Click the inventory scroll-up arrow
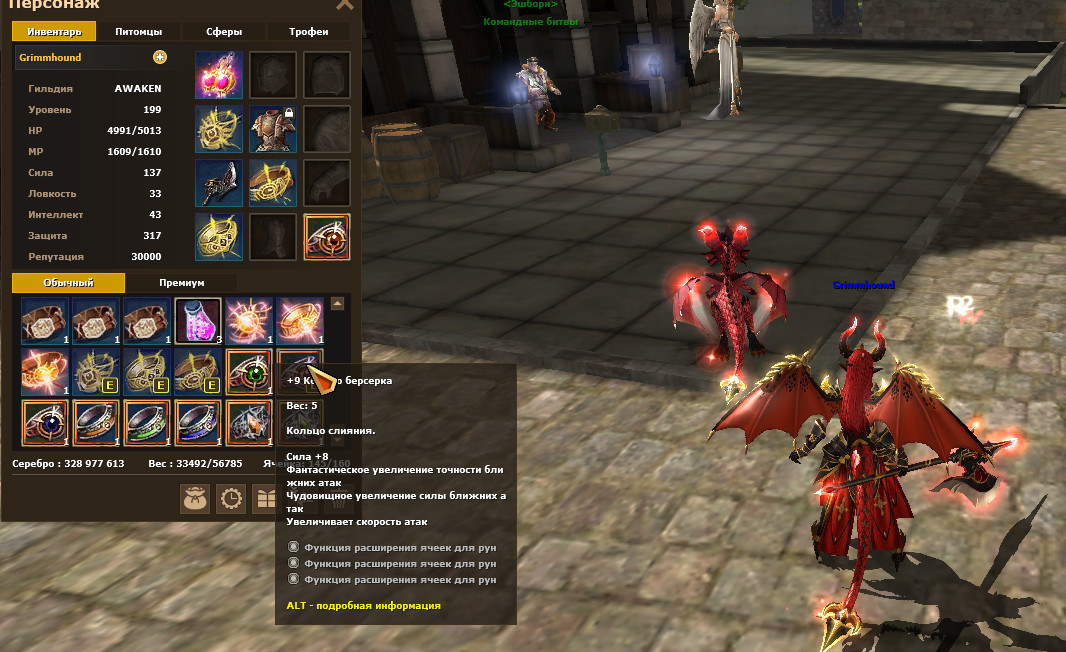 (338, 304)
